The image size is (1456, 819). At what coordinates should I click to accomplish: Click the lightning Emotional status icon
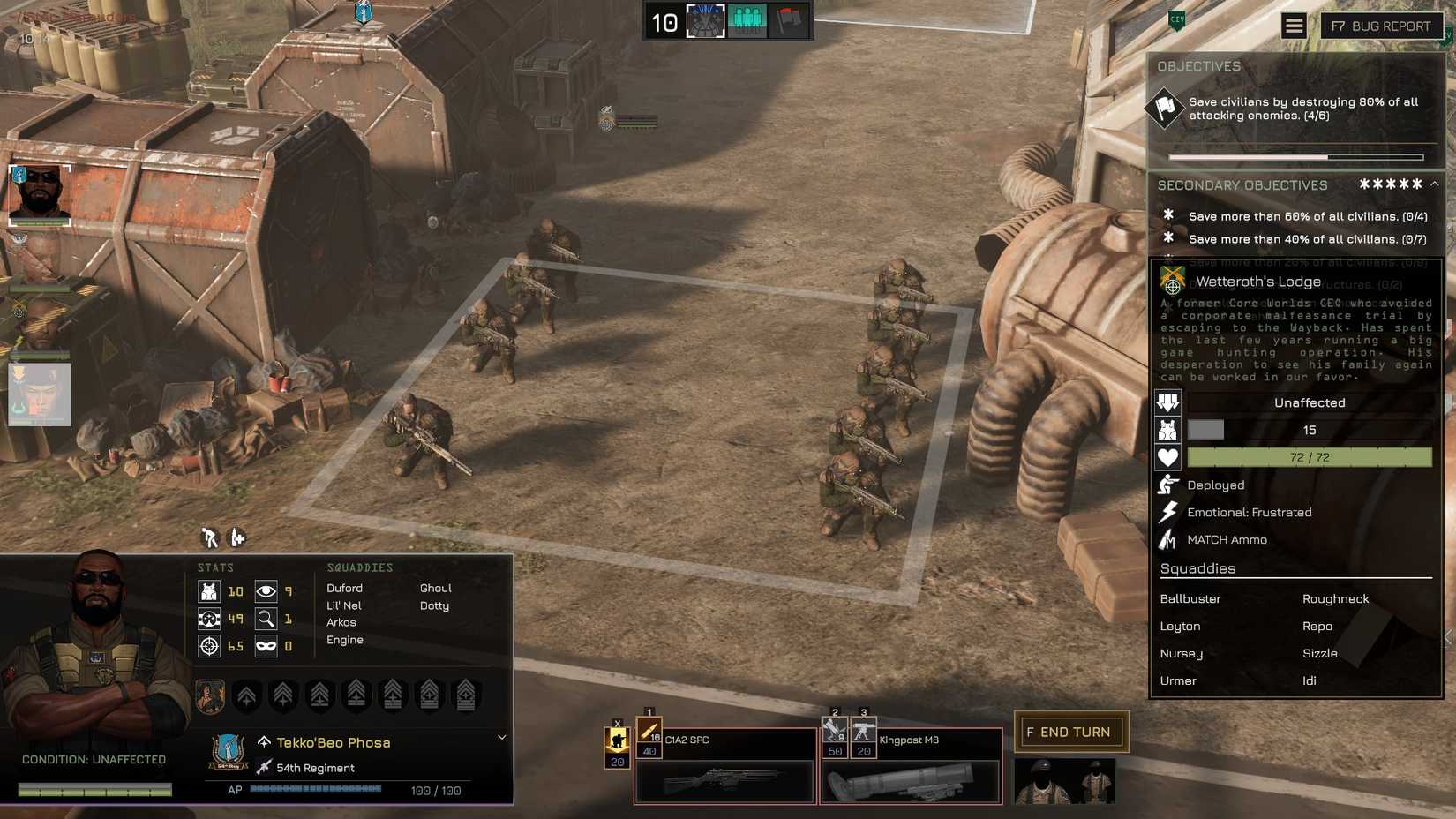(x=1167, y=512)
